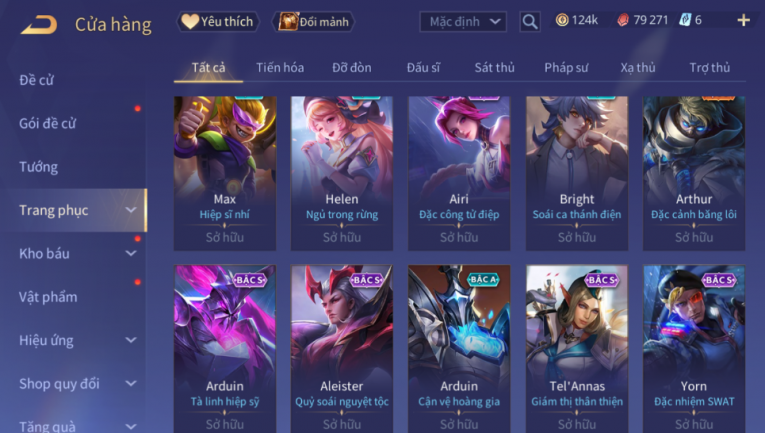Open the Vật phẩm items section
The width and height of the screenshot is (765, 433).
point(48,297)
